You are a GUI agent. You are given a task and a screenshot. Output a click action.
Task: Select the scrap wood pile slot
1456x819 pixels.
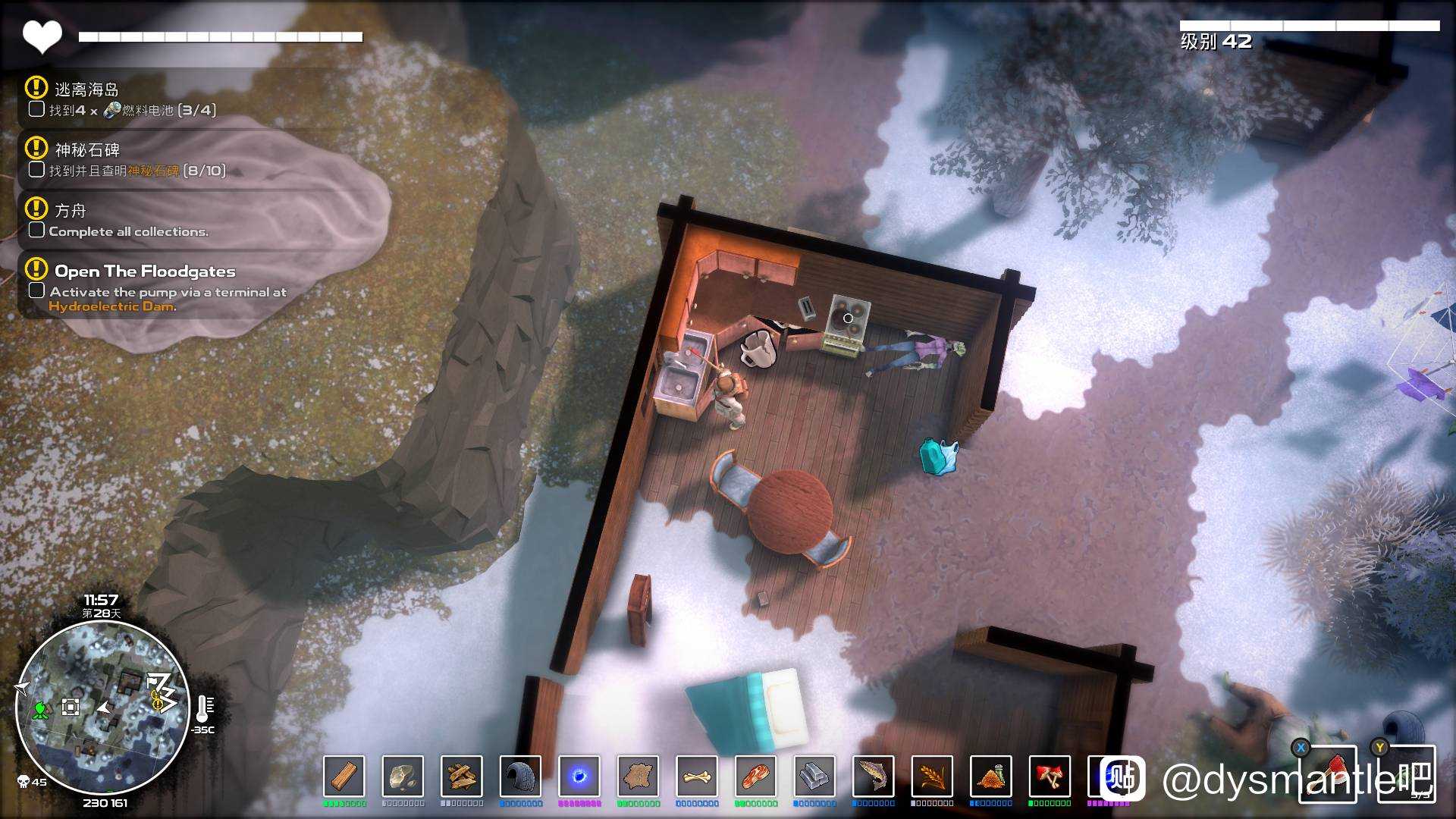pyautogui.click(x=462, y=777)
